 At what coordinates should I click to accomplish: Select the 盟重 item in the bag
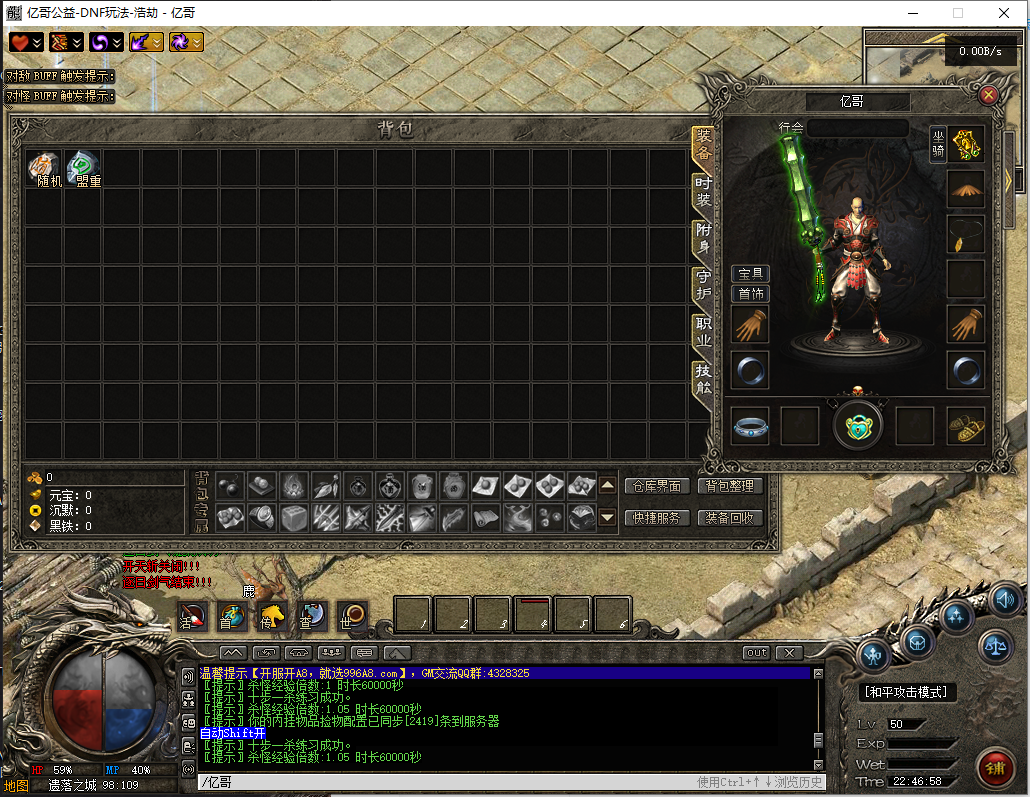point(84,168)
